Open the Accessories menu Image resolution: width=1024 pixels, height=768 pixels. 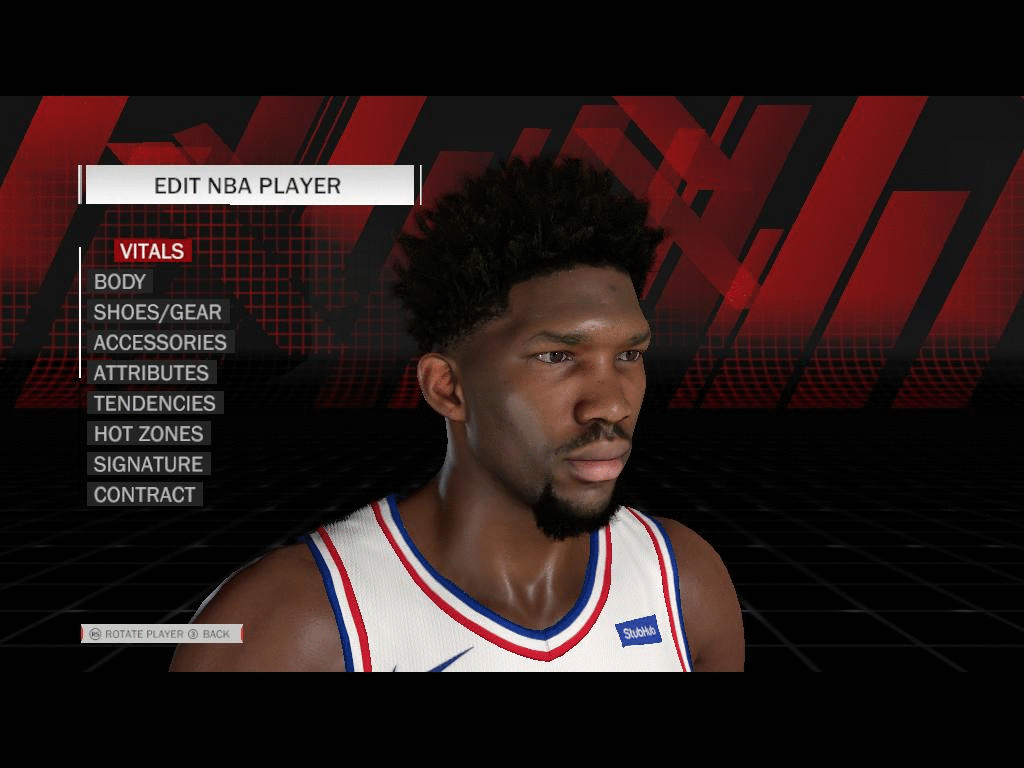tap(160, 342)
